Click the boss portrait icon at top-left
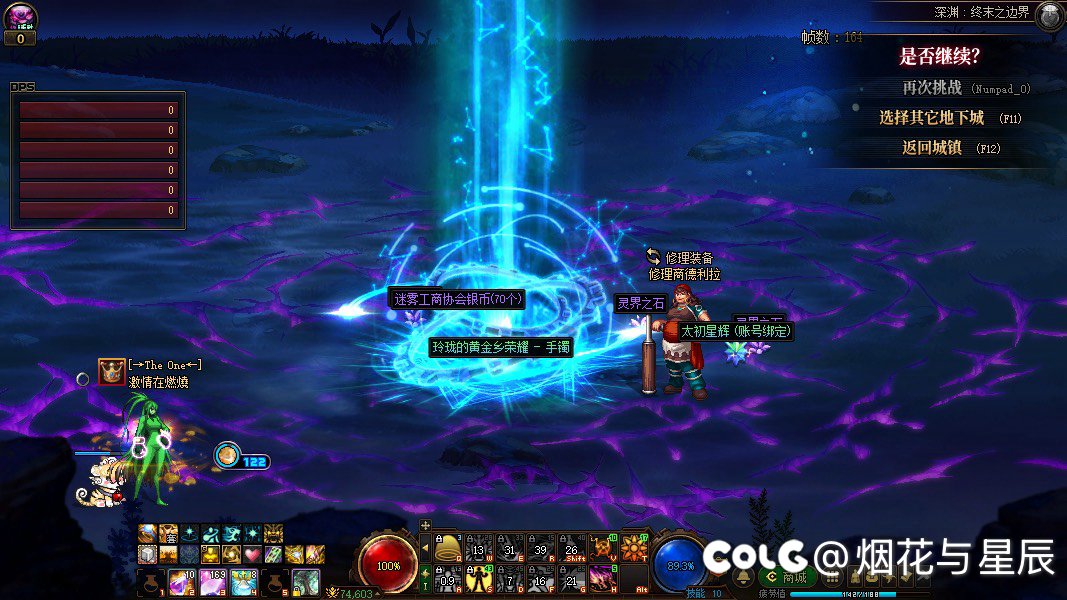 click(x=20, y=16)
